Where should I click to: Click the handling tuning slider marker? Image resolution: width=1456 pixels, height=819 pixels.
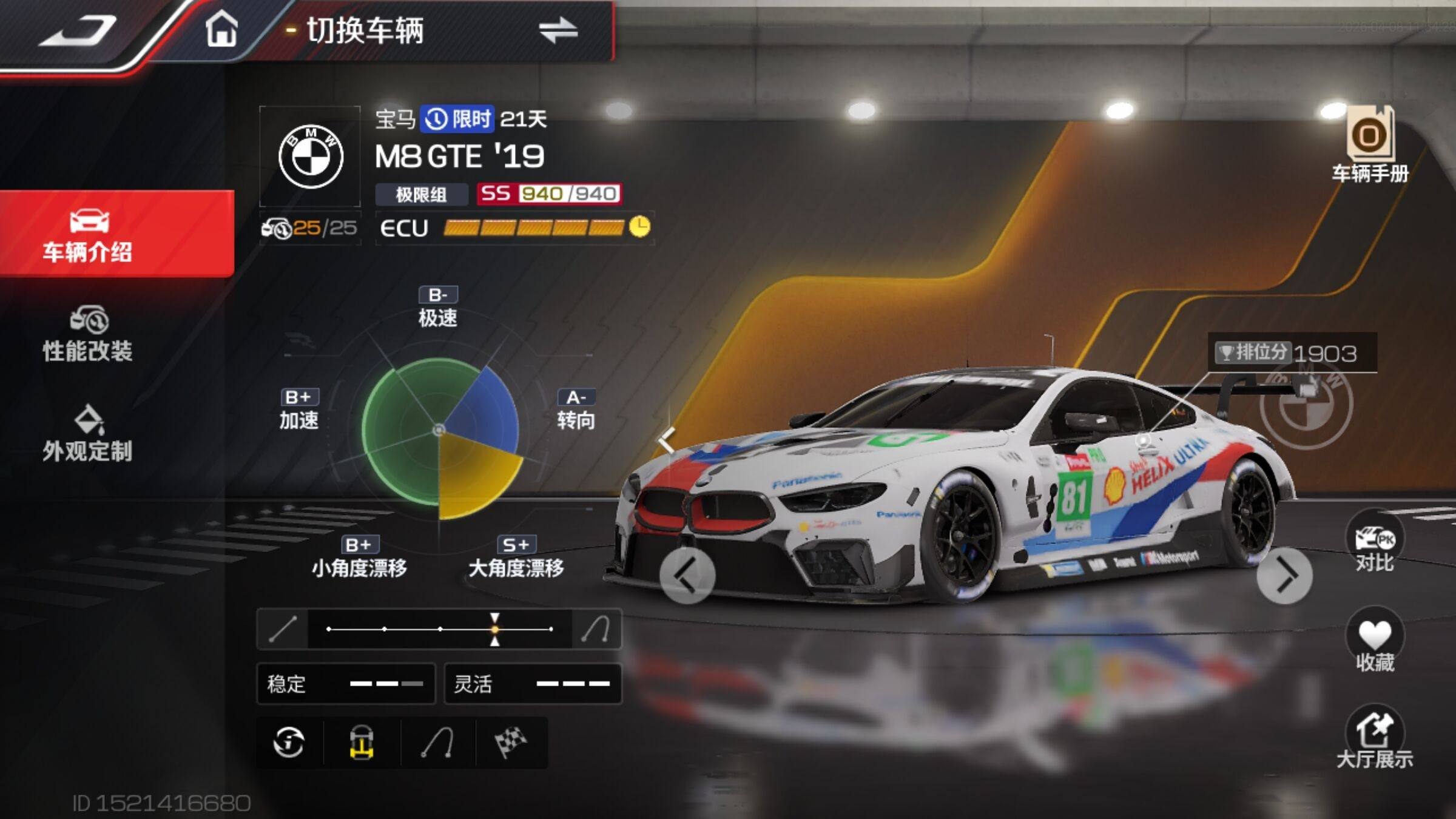[x=495, y=629]
